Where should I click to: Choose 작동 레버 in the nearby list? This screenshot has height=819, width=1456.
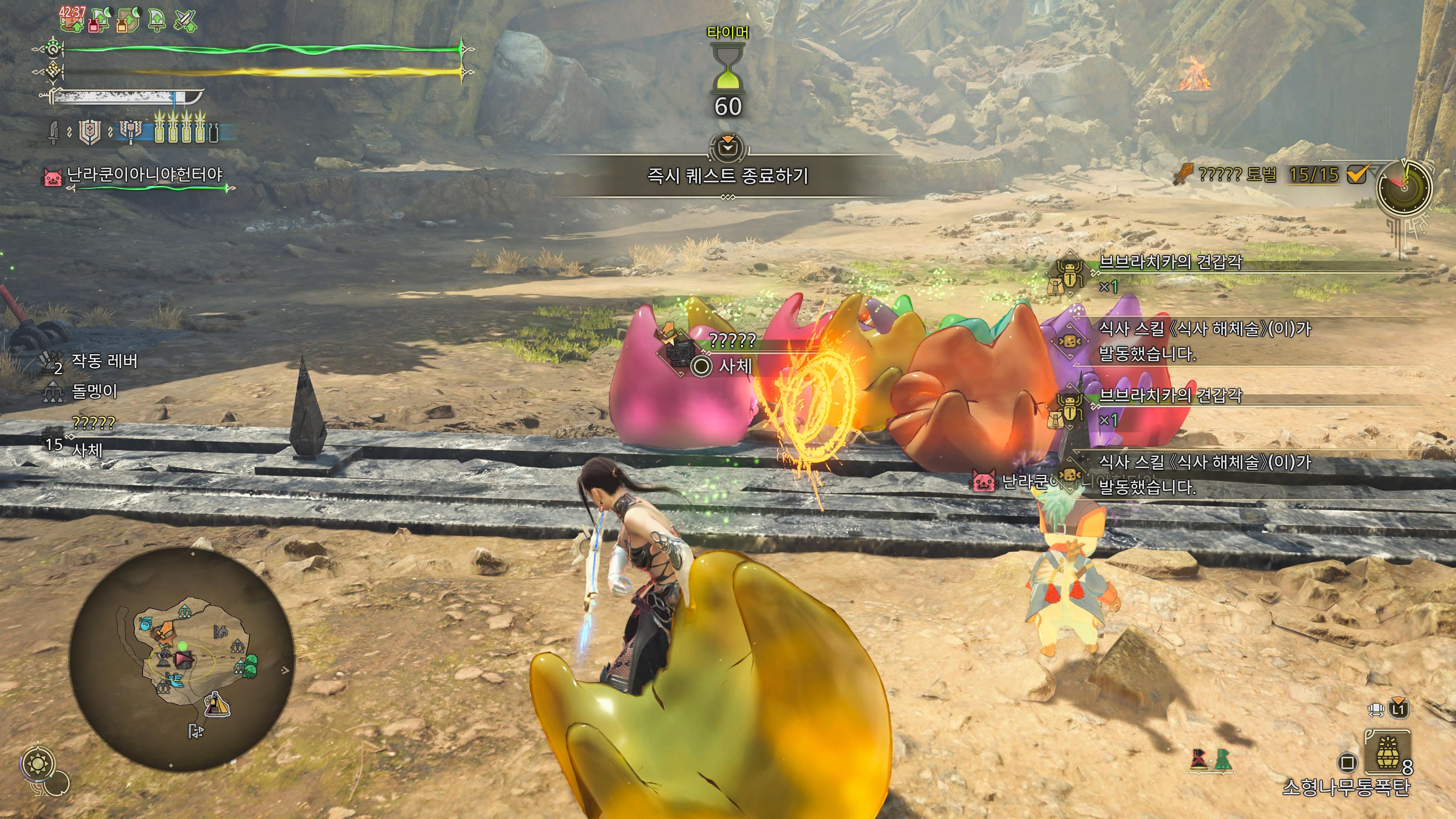(x=104, y=361)
